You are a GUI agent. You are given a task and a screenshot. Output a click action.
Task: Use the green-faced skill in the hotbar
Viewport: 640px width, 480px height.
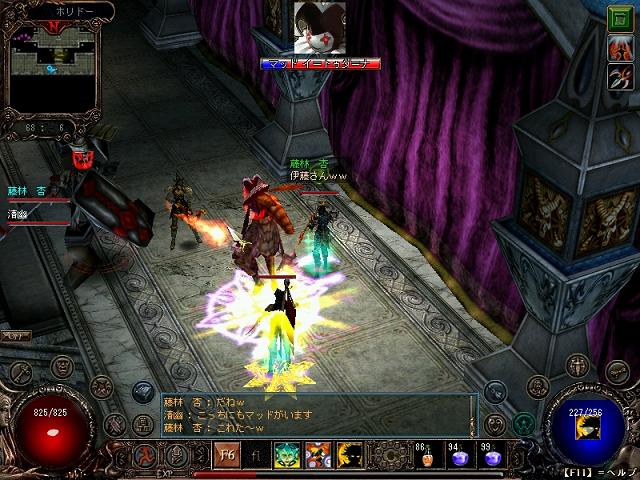[x=287, y=455]
